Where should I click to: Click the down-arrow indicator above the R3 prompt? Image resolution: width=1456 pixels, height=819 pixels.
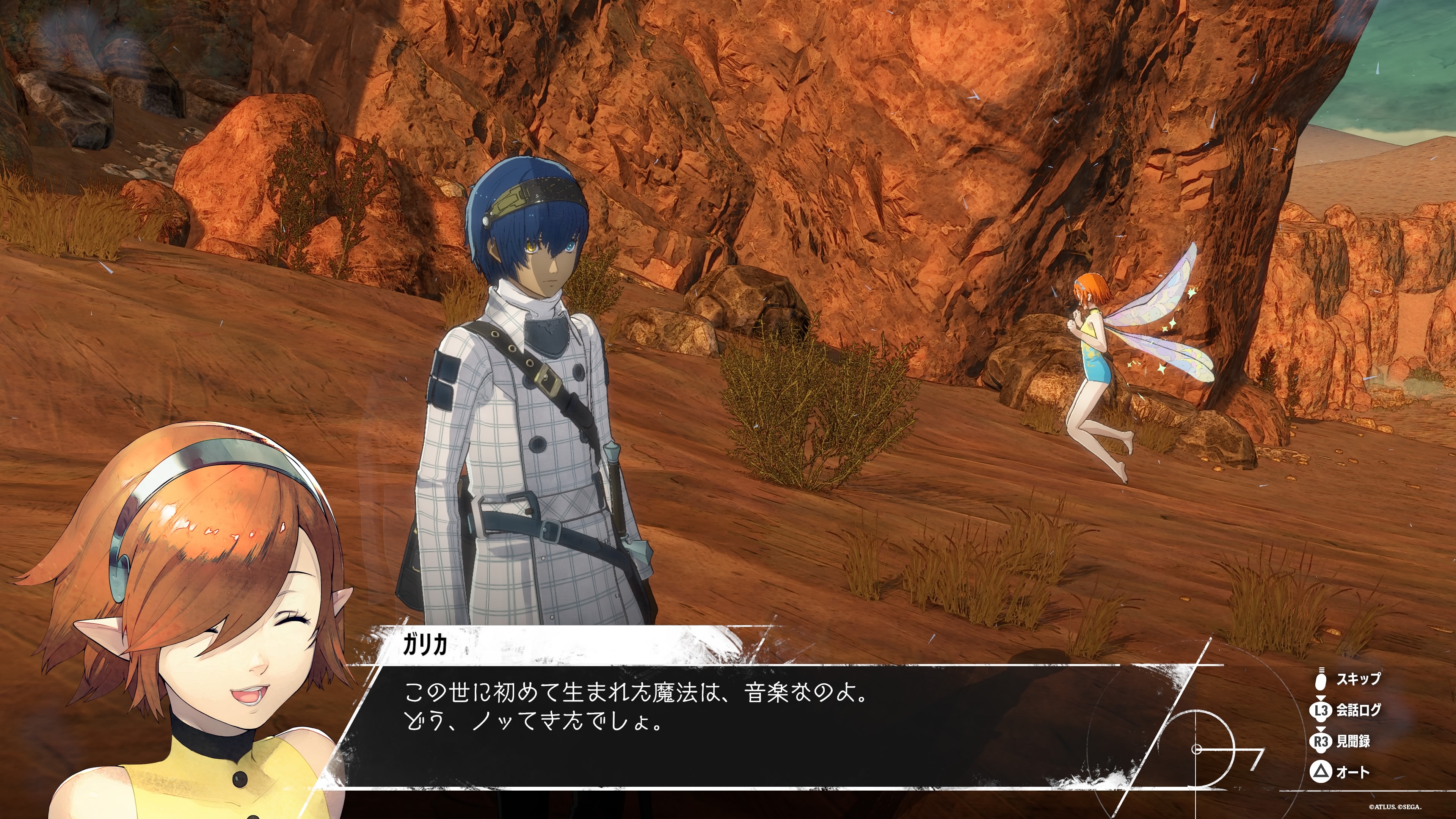1321,729
